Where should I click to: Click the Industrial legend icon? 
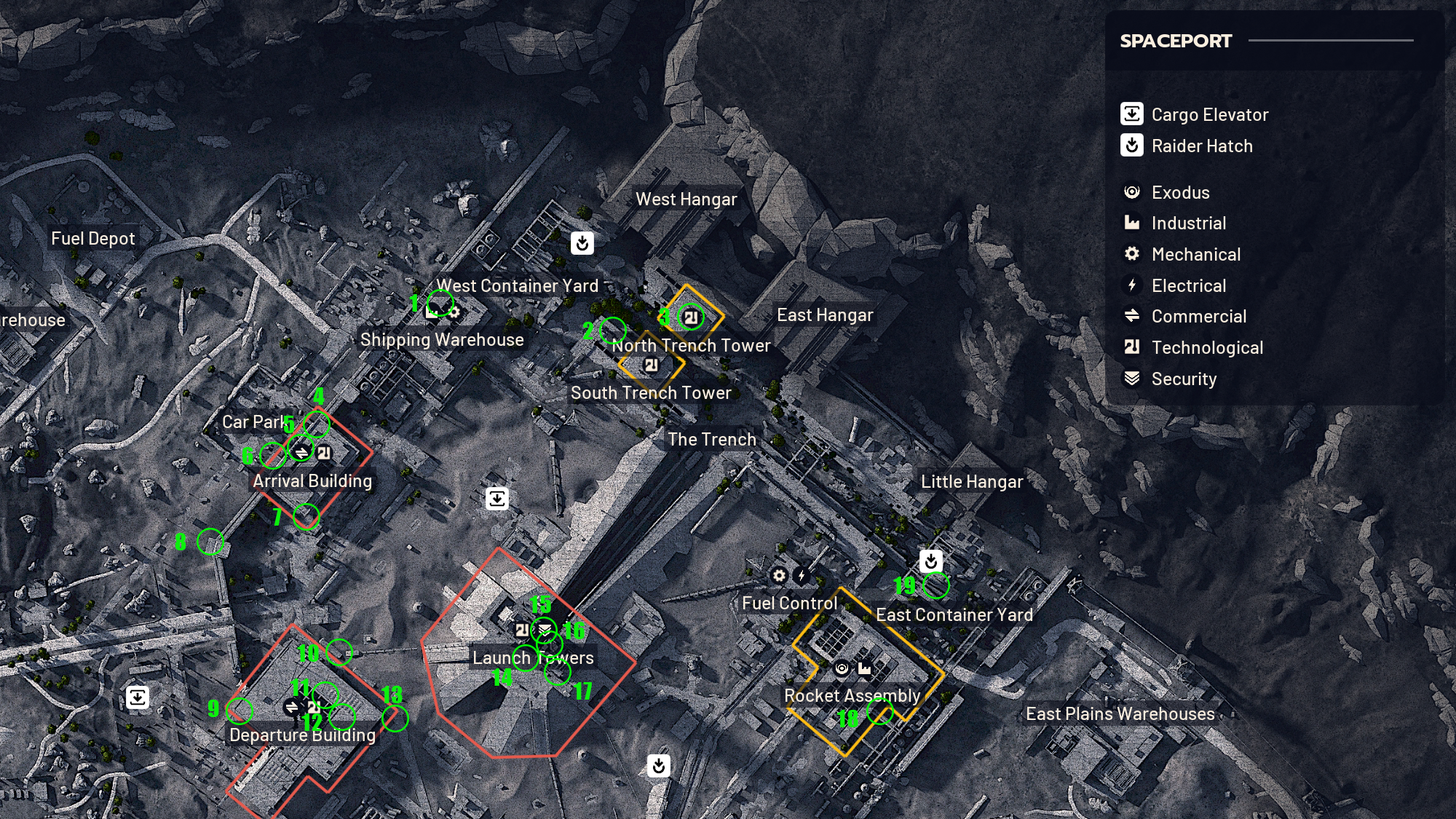coord(1131,223)
